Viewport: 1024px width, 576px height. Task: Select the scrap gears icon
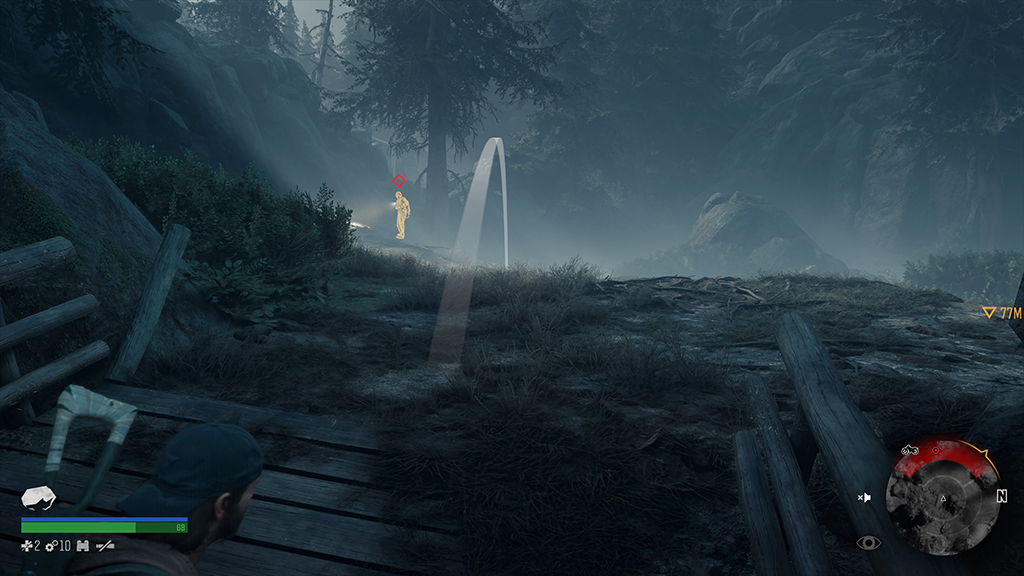[50, 545]
